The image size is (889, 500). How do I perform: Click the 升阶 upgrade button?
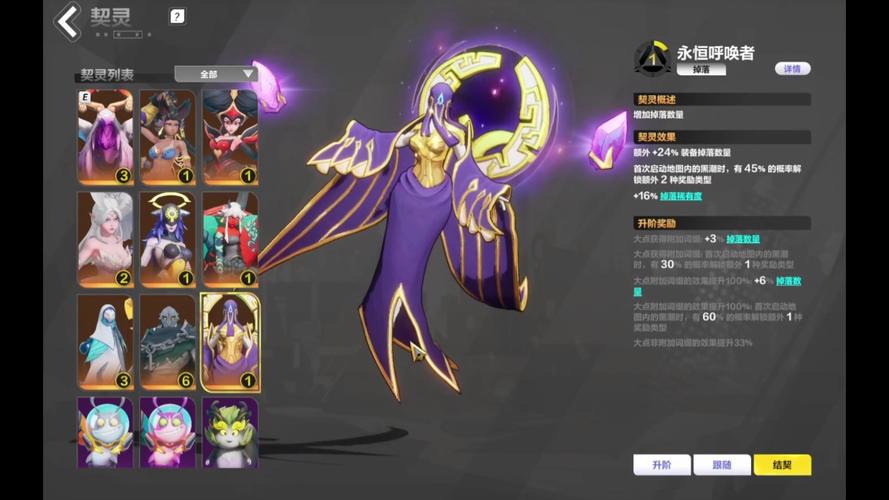click(661, 465)
